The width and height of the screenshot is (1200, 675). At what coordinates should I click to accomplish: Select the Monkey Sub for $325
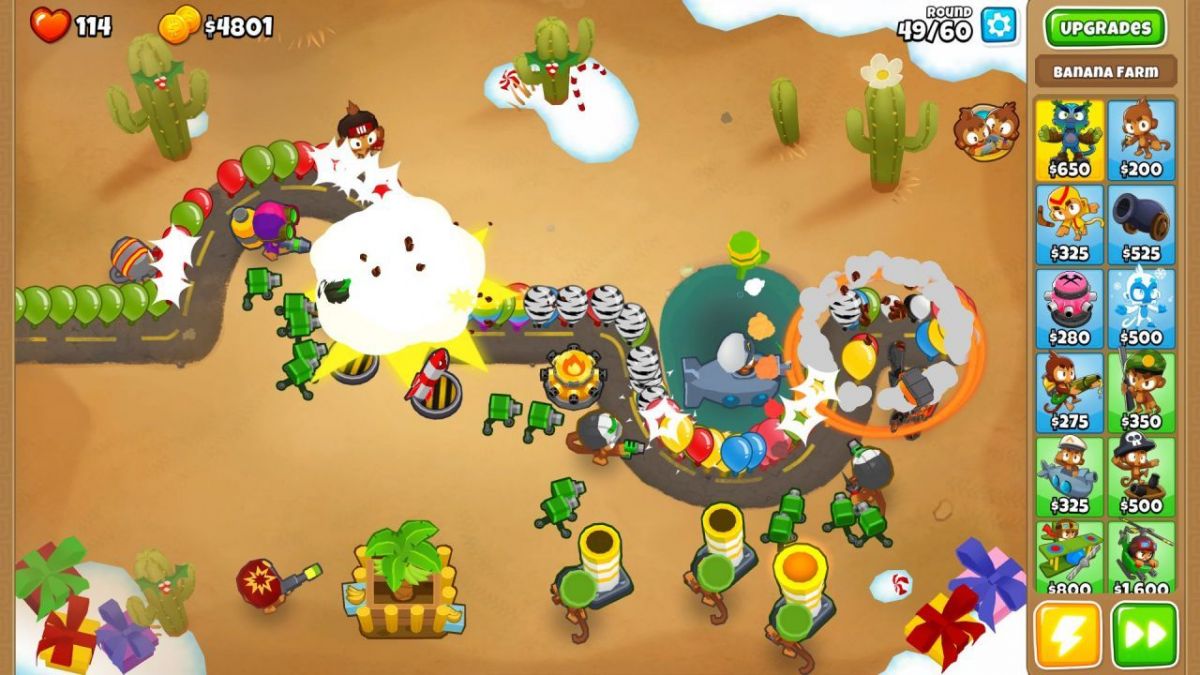(x=1069, y=475)
